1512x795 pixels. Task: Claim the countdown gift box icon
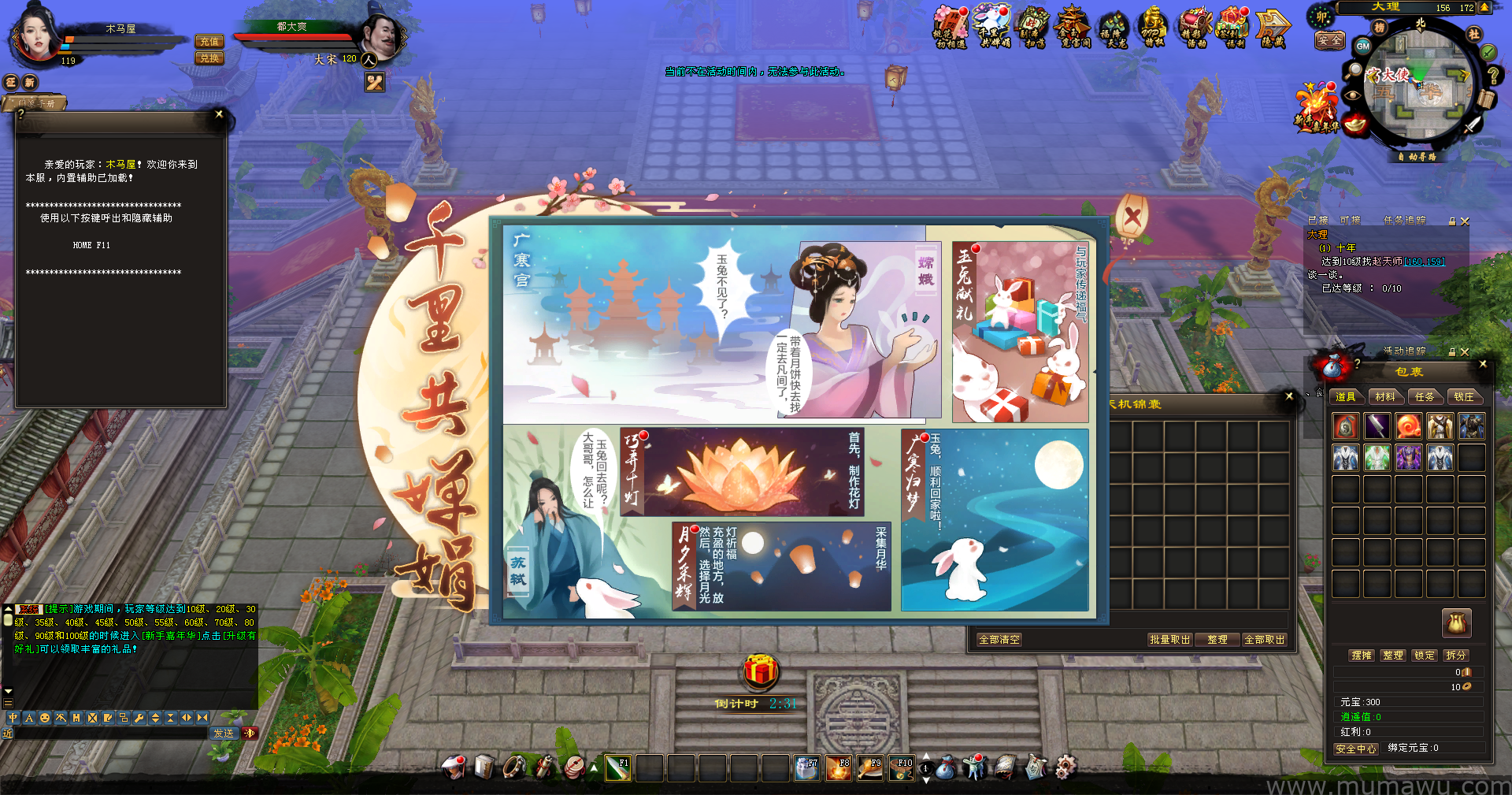click(761, 671)
